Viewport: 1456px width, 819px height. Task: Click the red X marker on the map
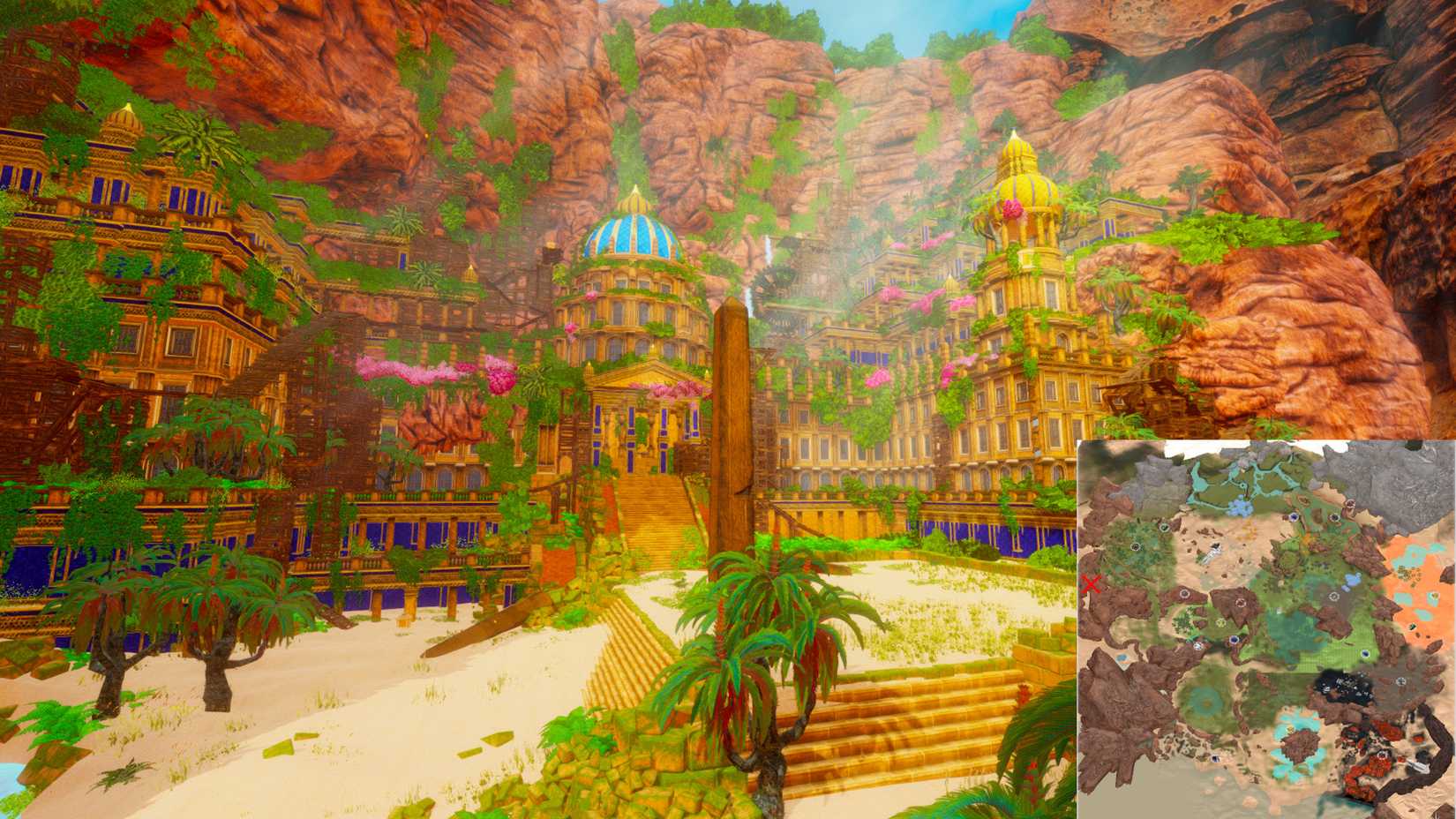[1092, 584]
